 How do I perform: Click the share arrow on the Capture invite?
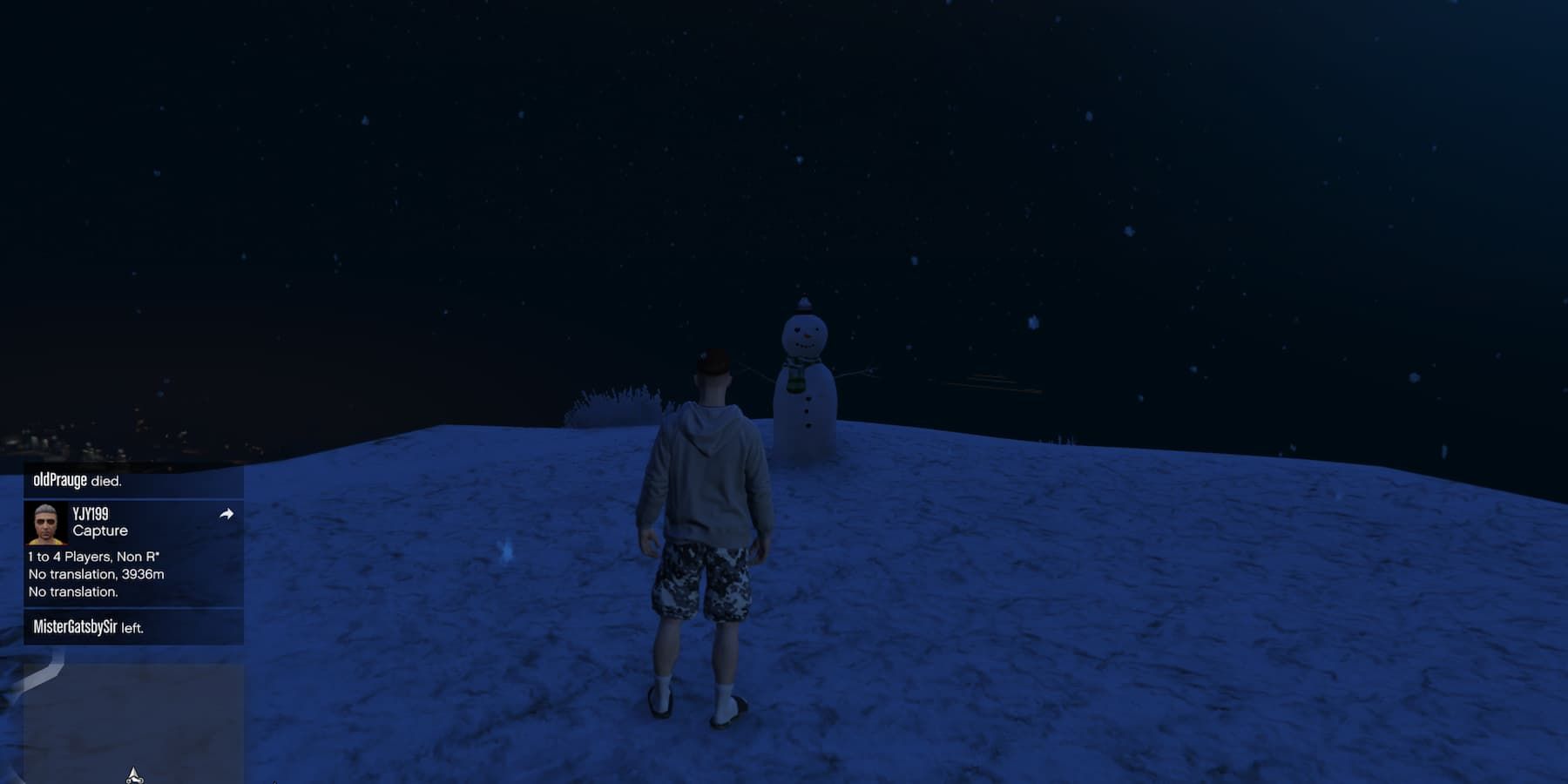pos(228,513)
